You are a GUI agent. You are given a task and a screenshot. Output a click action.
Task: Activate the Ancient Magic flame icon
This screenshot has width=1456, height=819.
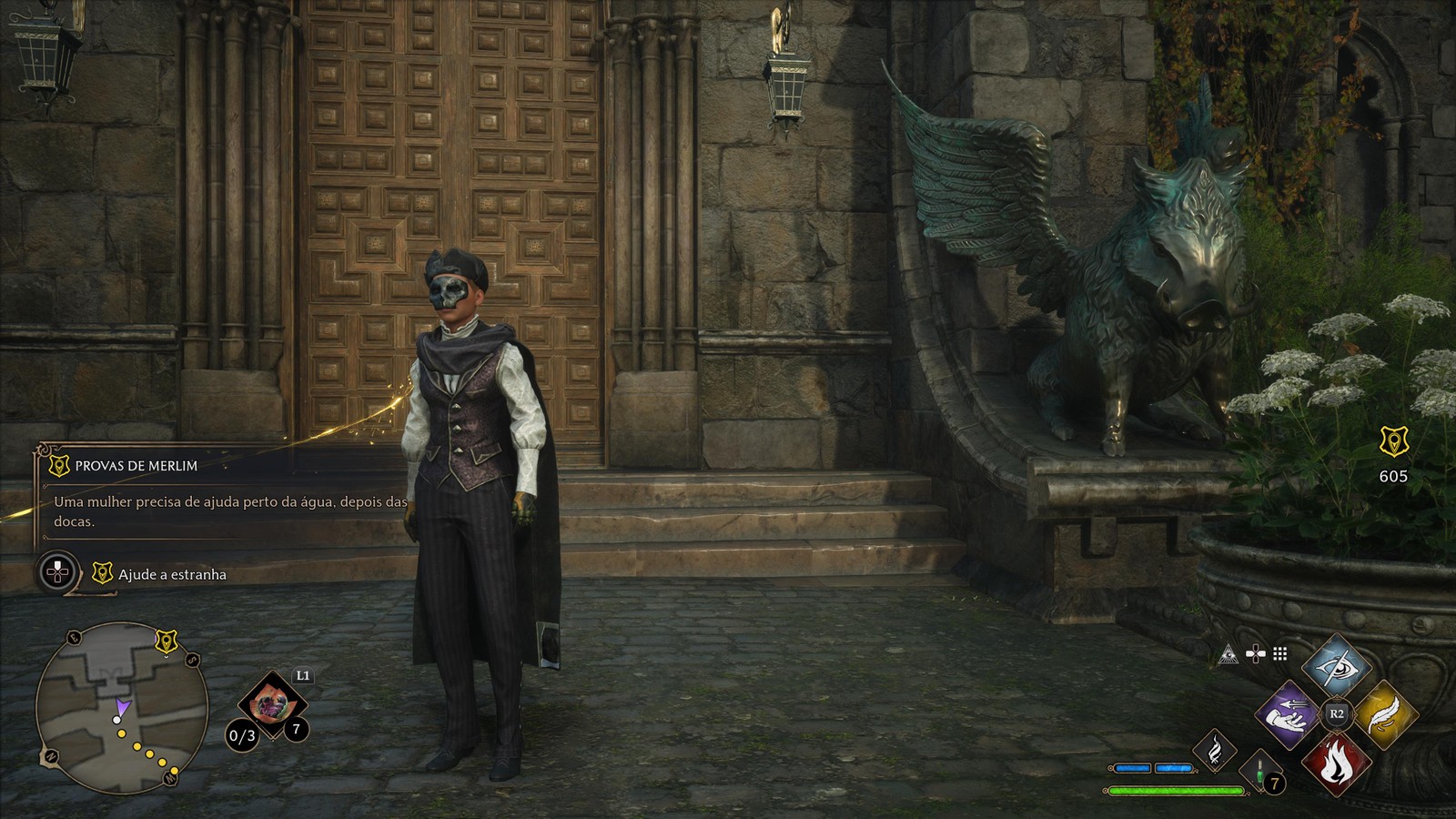tap(1215, 751)
